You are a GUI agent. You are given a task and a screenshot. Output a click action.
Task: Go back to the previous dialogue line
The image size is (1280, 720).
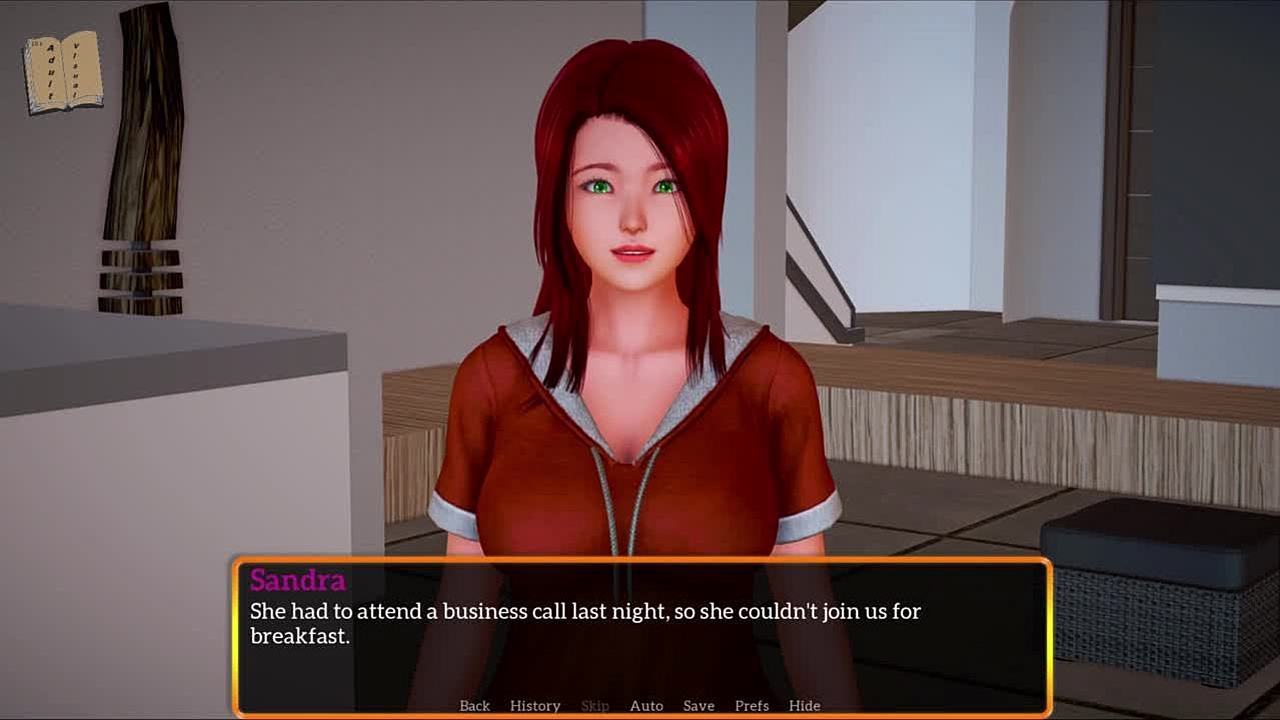tap(475, 706)
